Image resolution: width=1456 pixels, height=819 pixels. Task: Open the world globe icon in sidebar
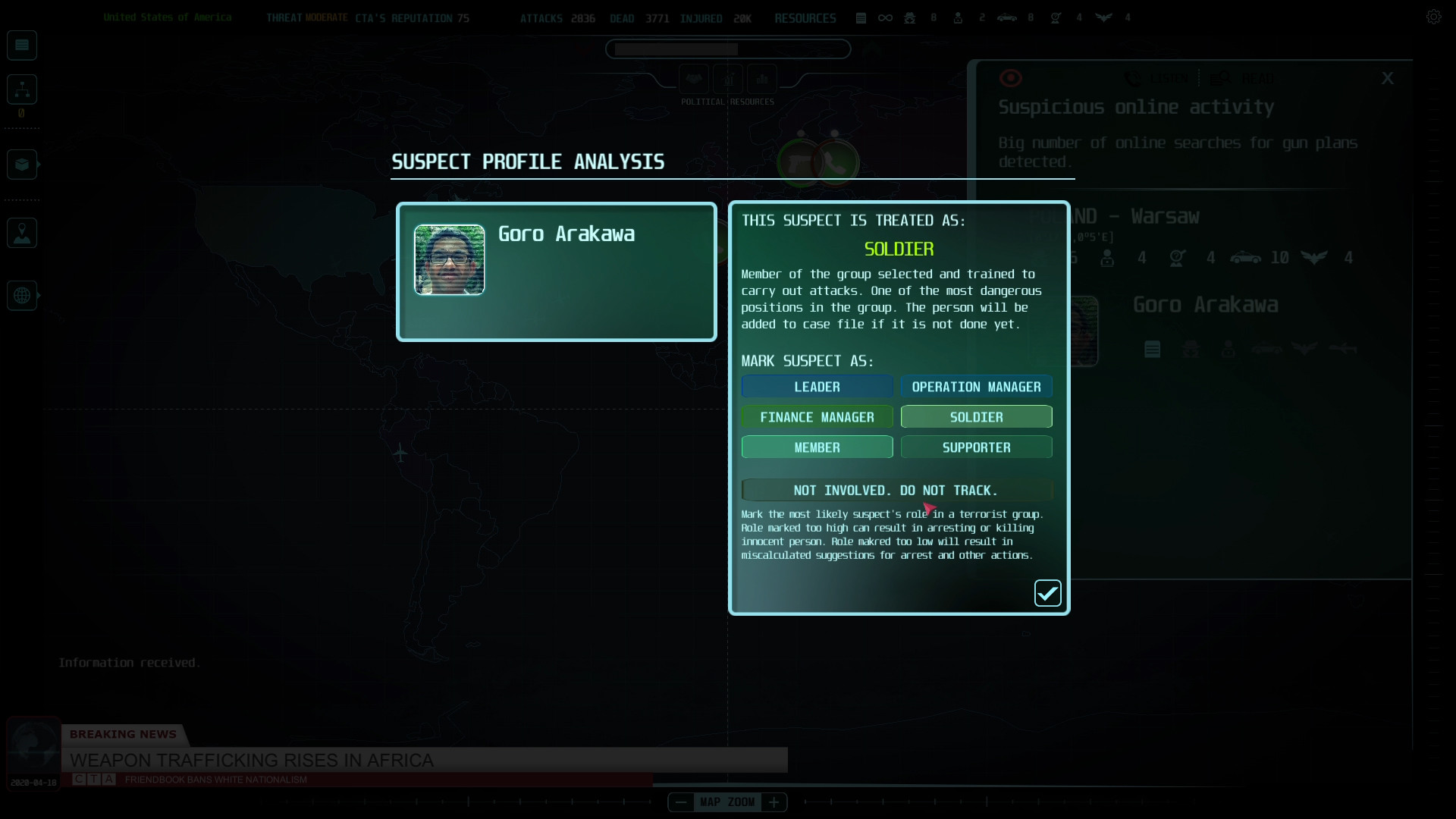click(20, 295)
